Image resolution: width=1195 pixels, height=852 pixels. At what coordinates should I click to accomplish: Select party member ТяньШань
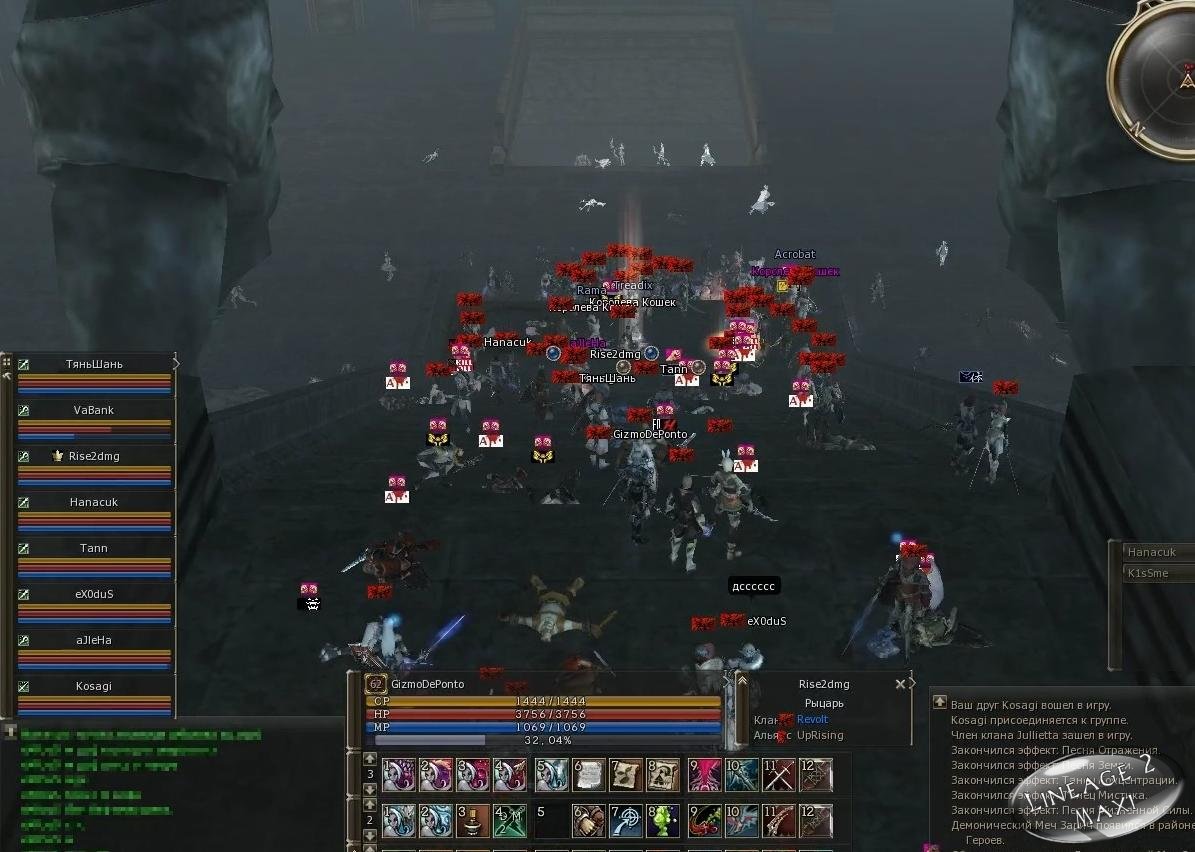tap(95, 365)
